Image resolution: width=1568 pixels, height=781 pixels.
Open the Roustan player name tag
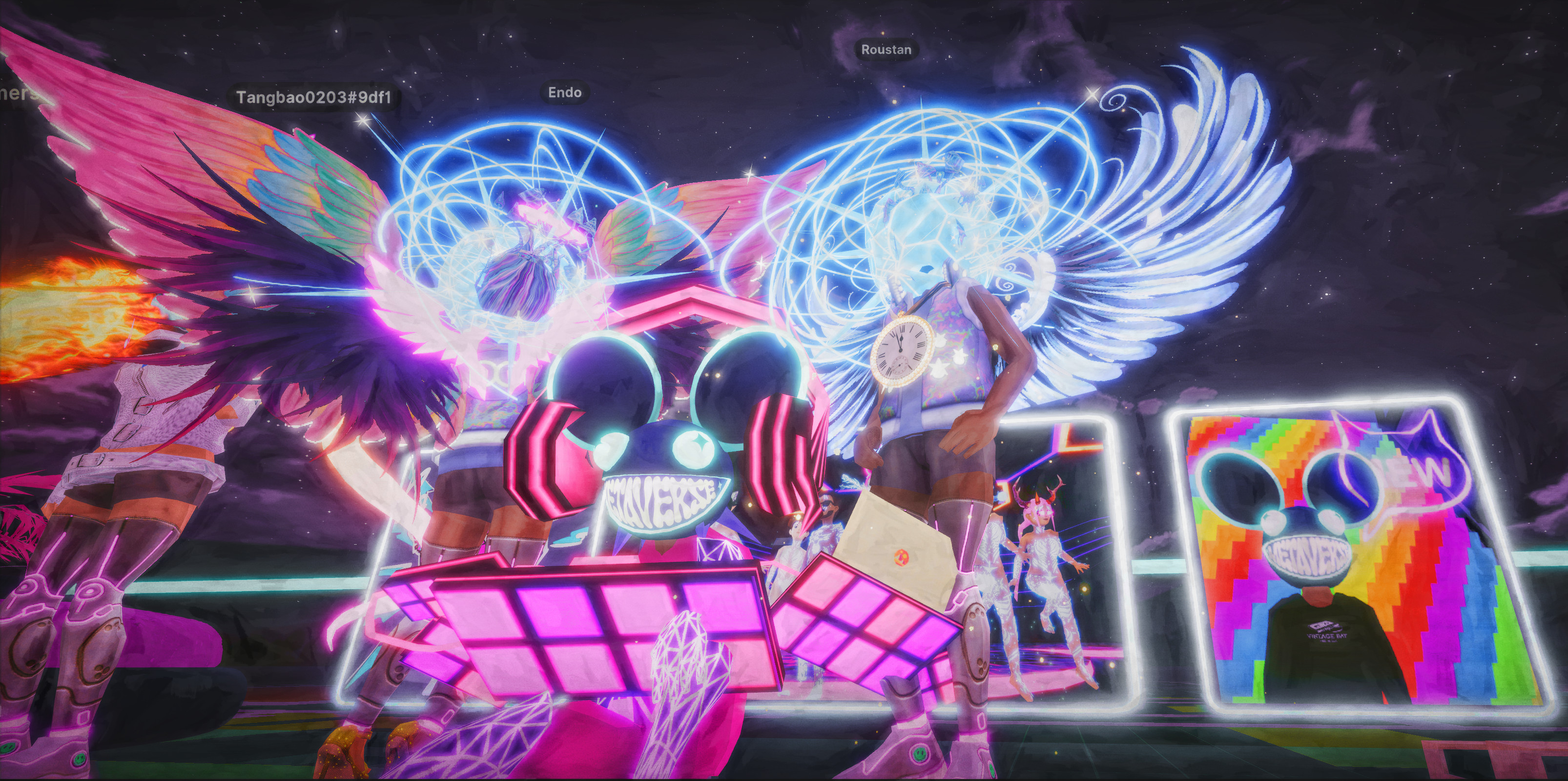886,50
